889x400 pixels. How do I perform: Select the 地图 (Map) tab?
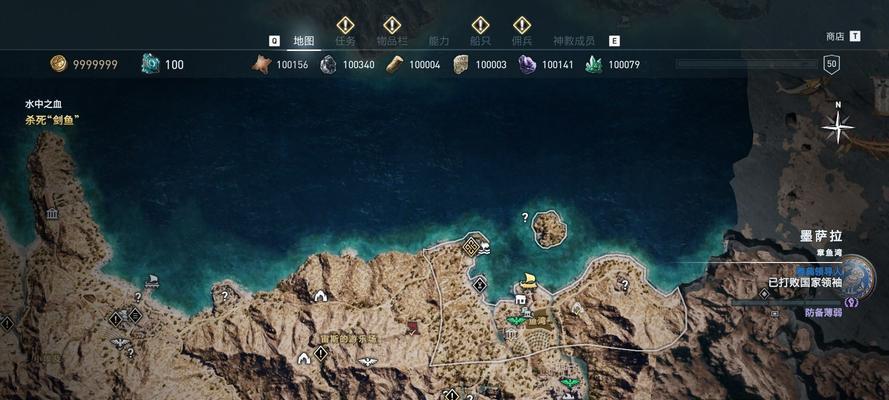pos(304,41)
